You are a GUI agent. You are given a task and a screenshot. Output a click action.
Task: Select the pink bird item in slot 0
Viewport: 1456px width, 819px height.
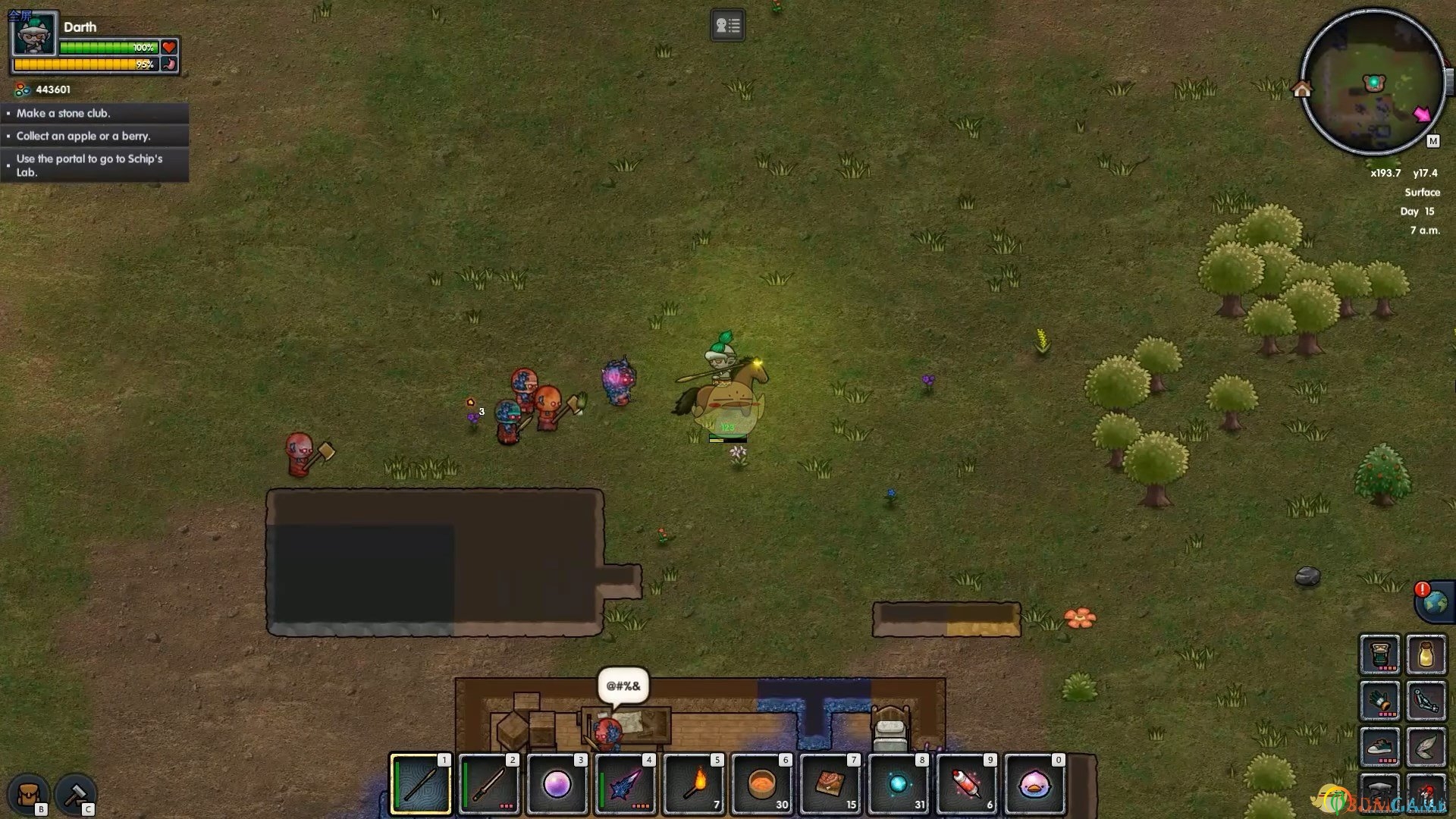click(x=1035, y=784)
